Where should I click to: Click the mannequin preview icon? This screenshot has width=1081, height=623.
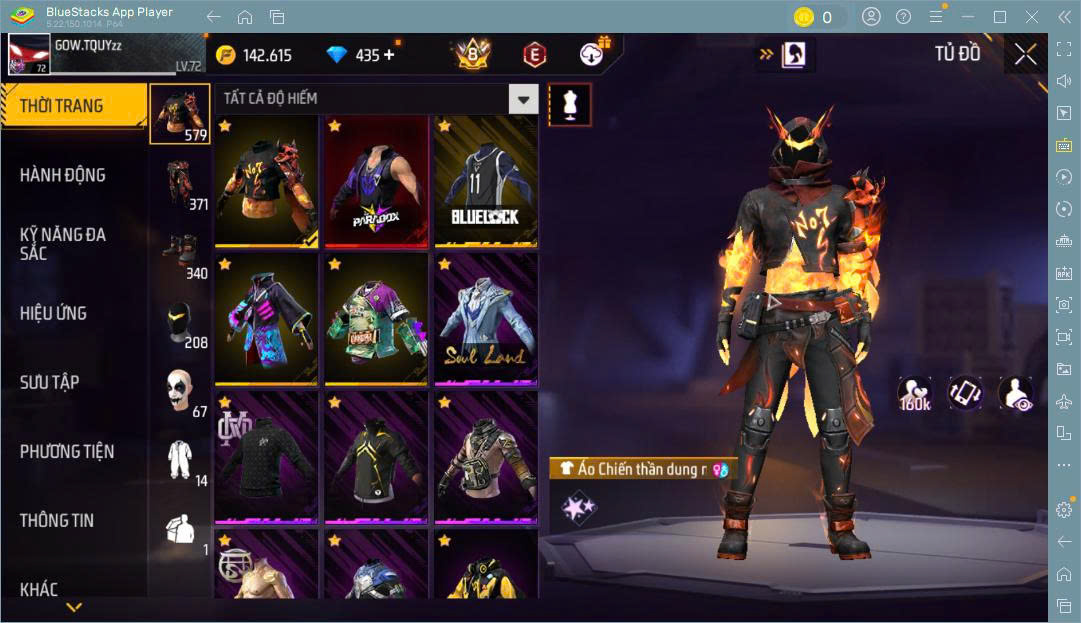[x=570, y=104]
